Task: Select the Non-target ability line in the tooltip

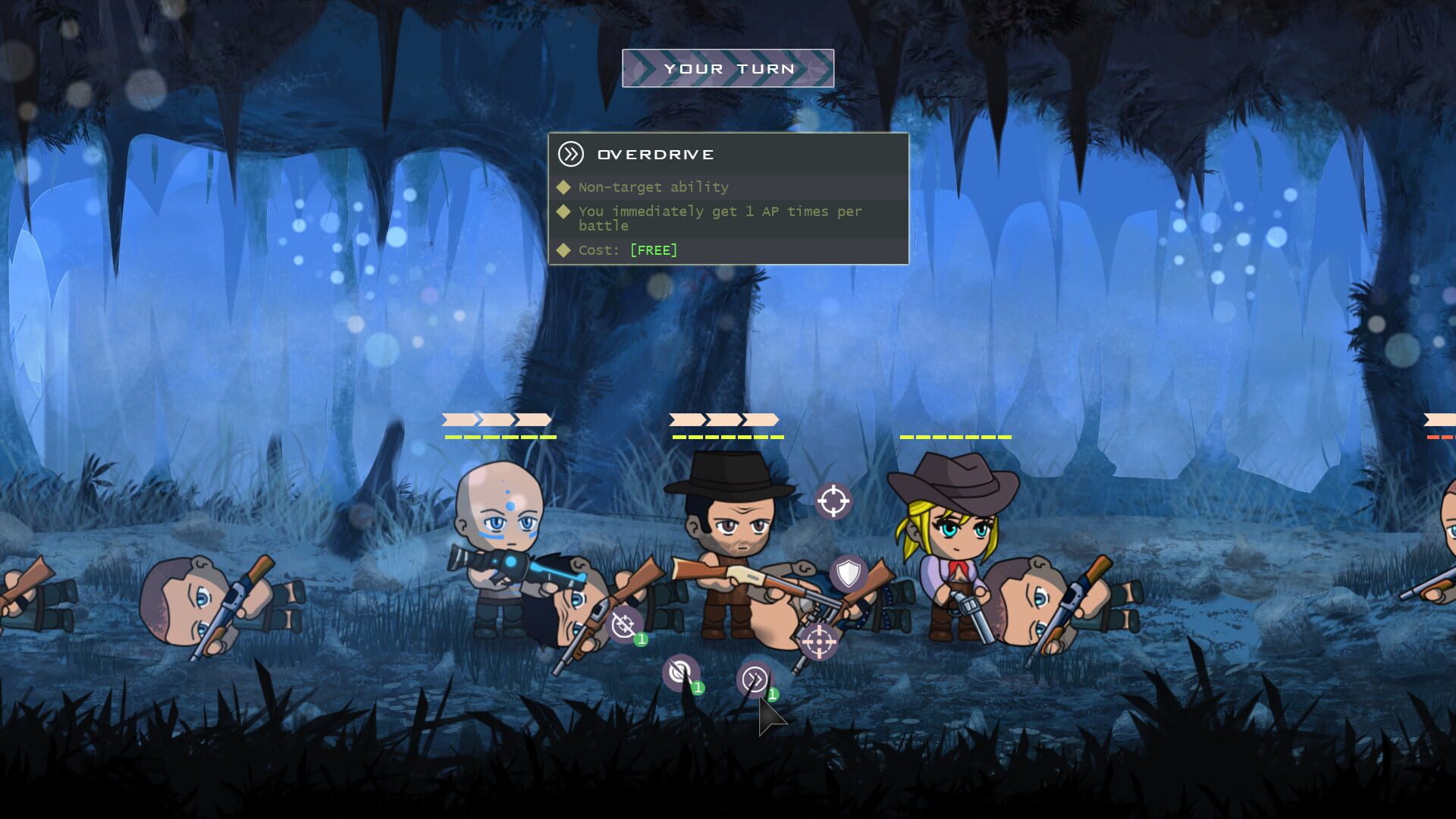Action: [x=652, y=187]
